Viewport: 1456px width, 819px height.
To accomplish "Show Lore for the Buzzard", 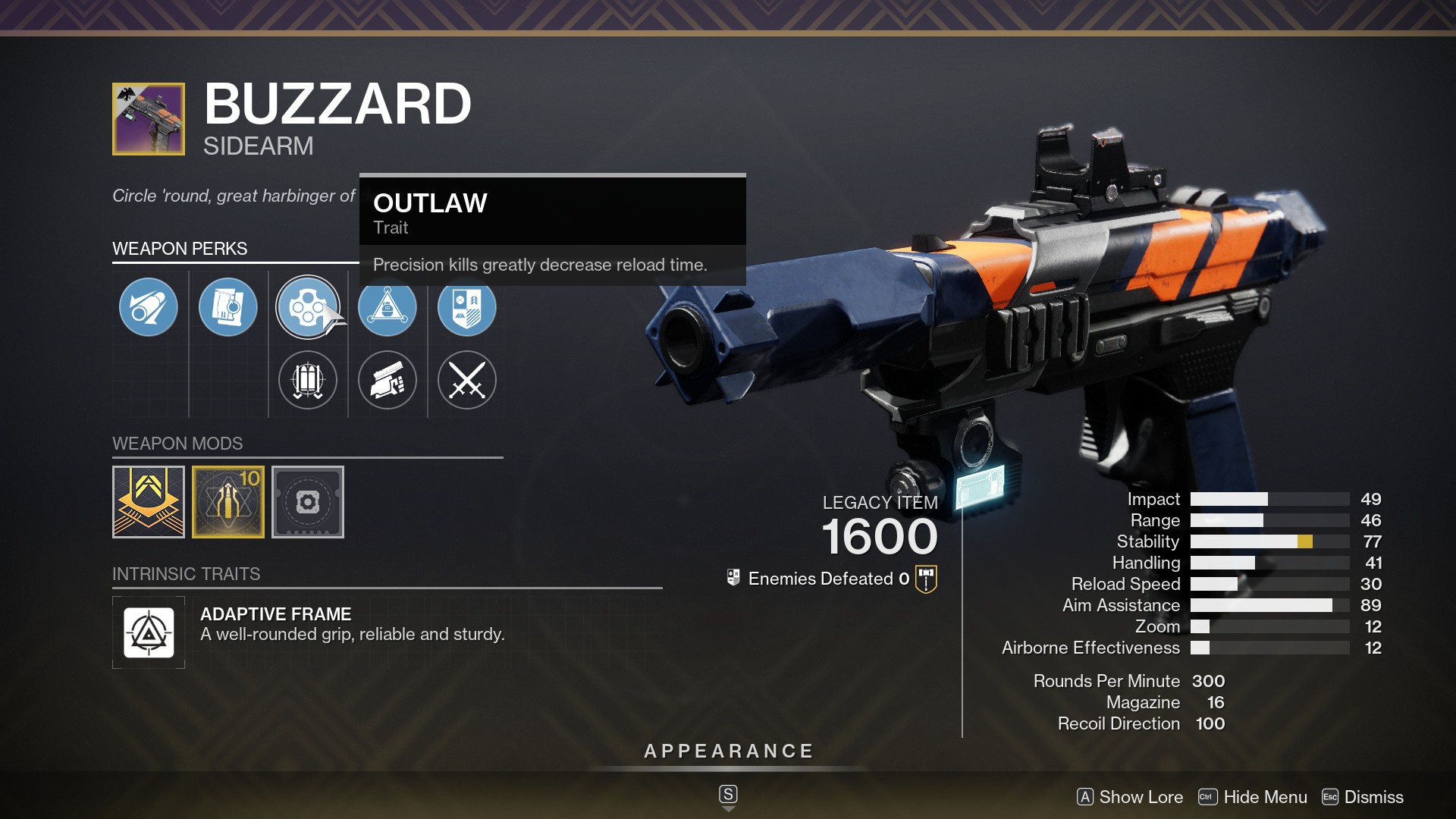I will (x=1130, y=797).
